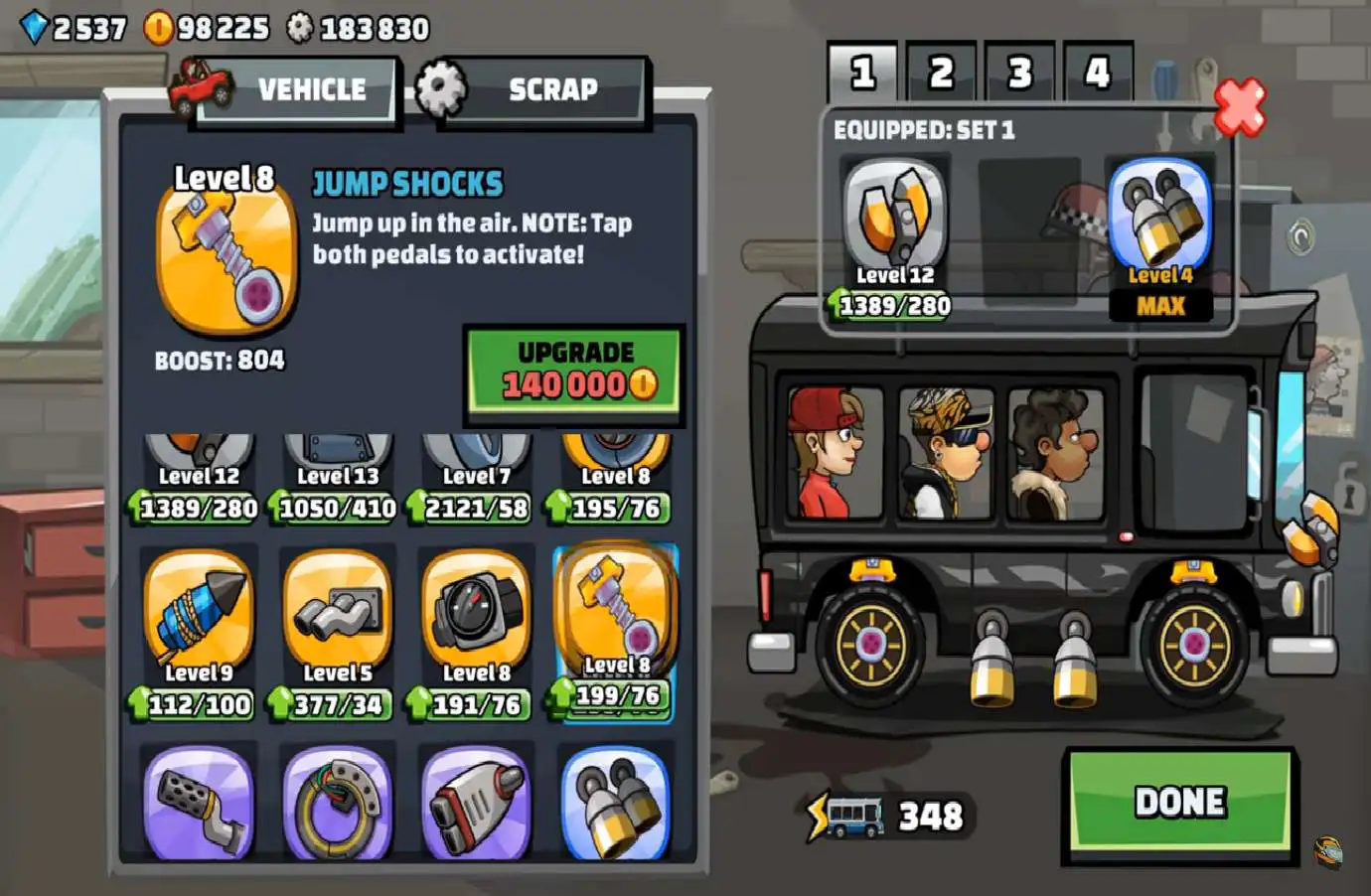Upgrade Jump Shocks for 140 000 coins
The width and height of the screenshot is (1371, 896).
[574, 370]
